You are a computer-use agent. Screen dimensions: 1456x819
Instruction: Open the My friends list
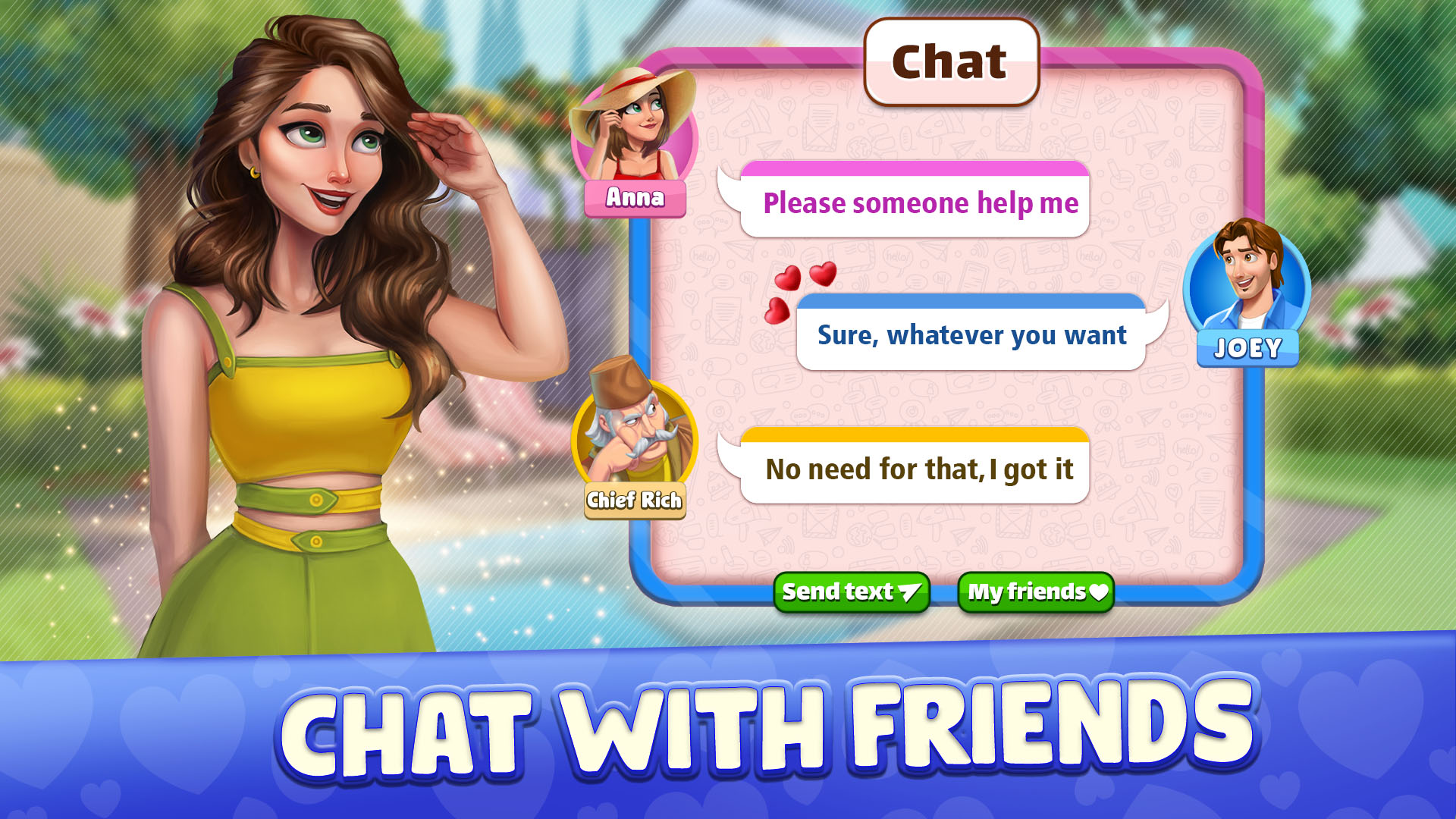click(1034, 593)
